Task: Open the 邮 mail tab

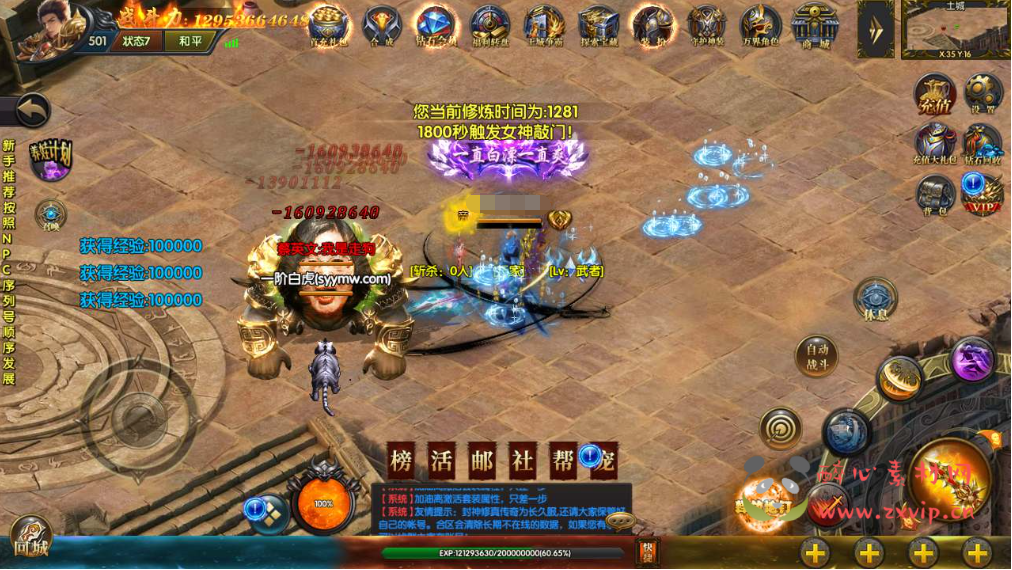Action: tap(482, 461)
